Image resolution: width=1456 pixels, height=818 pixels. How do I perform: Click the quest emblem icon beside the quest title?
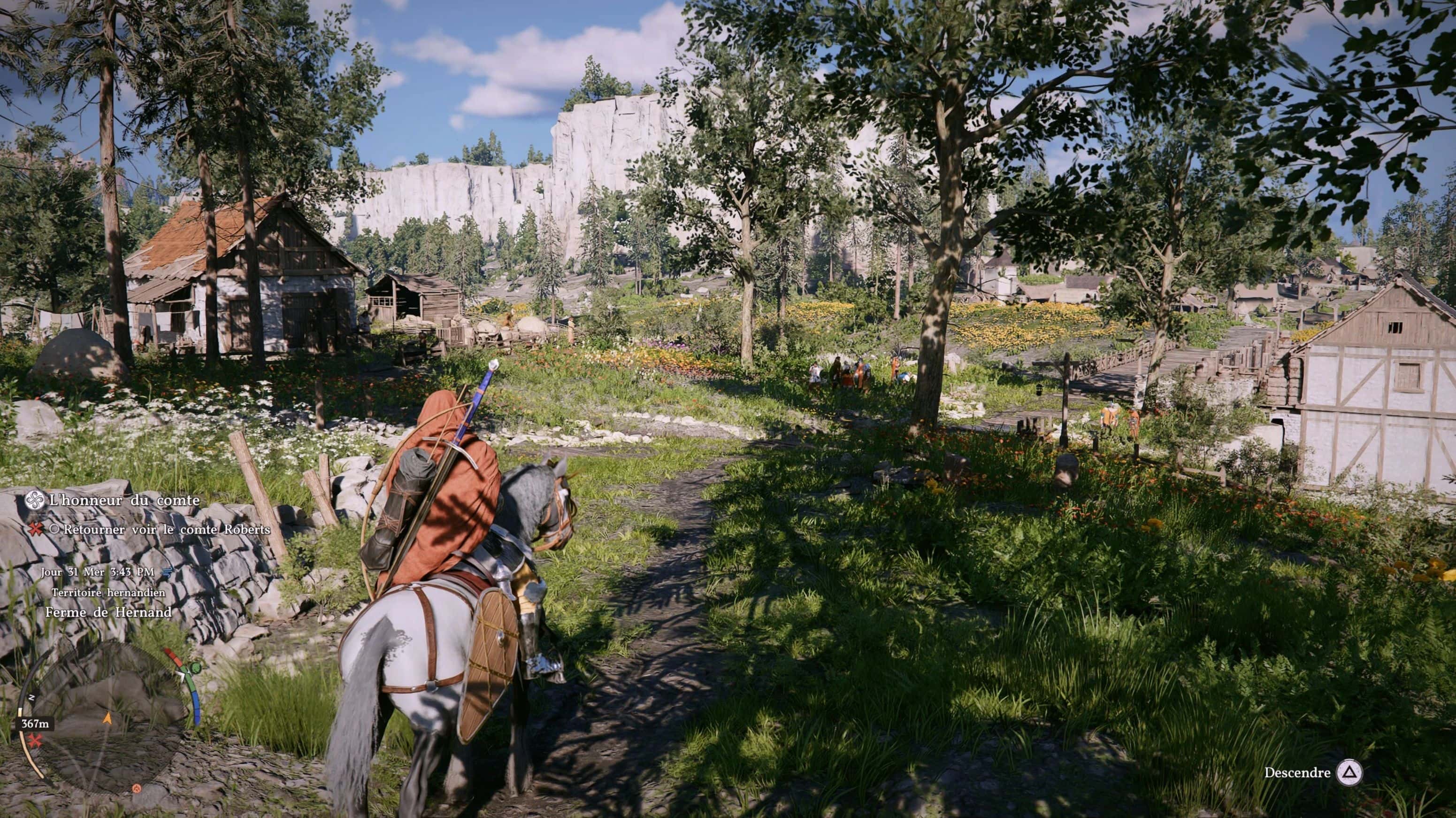coord(36,500)
